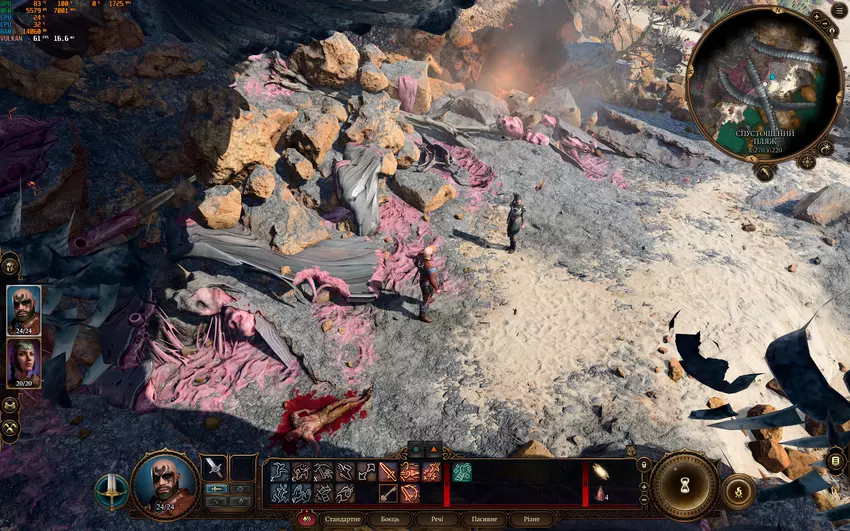
Task: Select the bearded party member portrait
Action: [24, 308]
